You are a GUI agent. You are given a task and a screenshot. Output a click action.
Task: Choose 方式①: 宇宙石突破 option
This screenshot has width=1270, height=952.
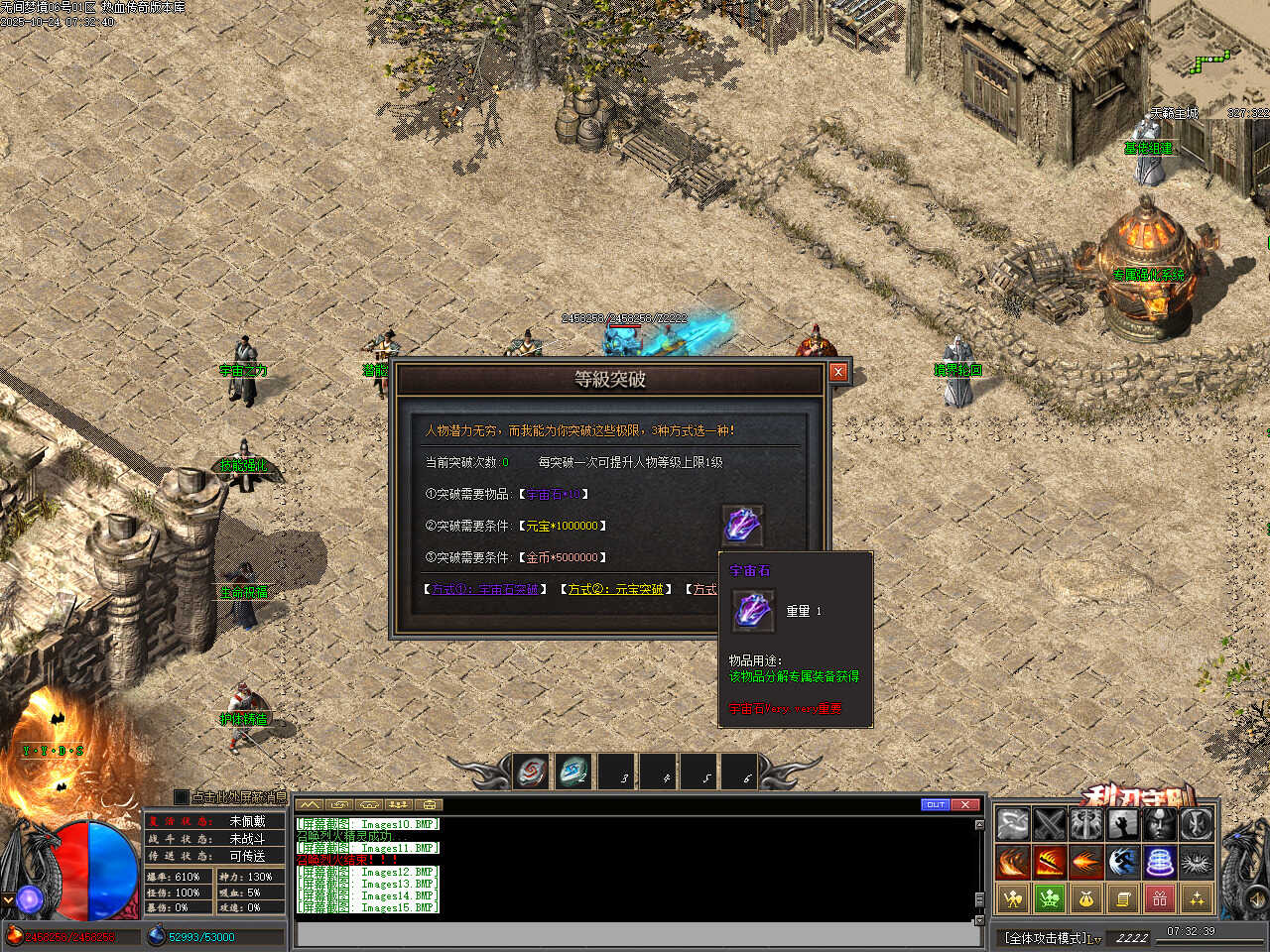pyautogui.click(x=485, y=589)
